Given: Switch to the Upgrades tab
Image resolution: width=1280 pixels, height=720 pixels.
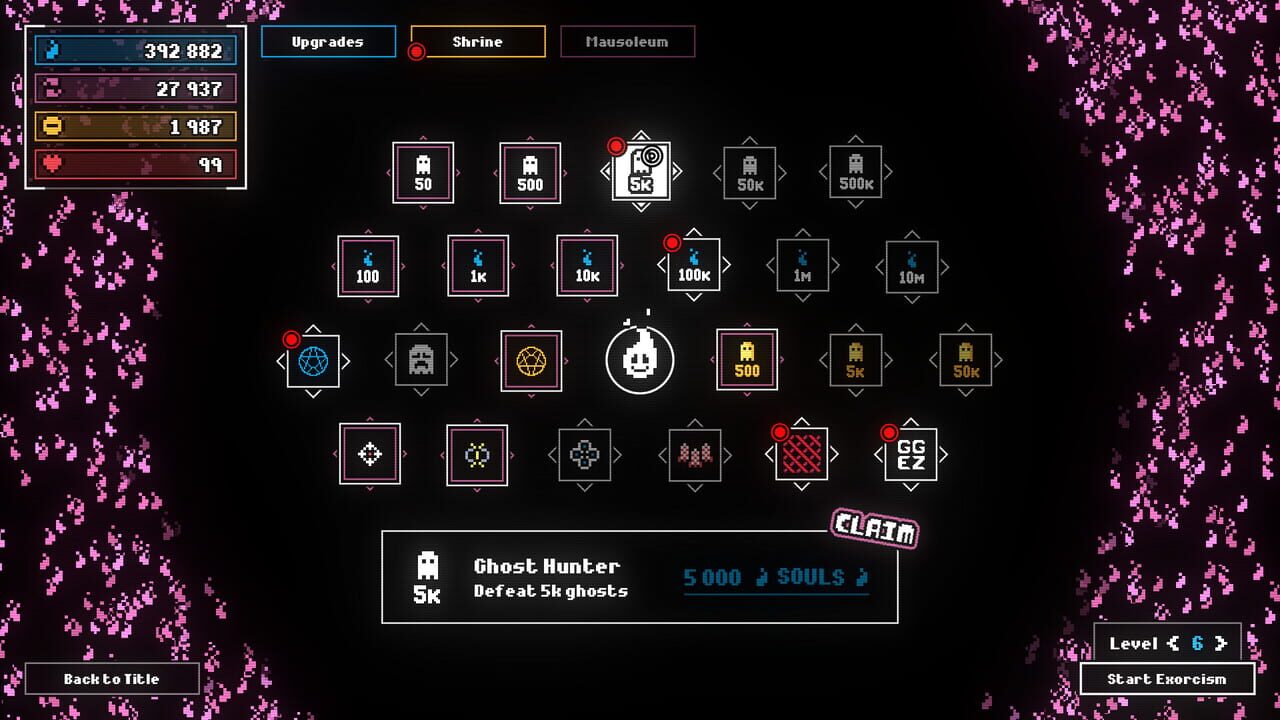Looking at the screenshot, I should click(x=327, y=42).
